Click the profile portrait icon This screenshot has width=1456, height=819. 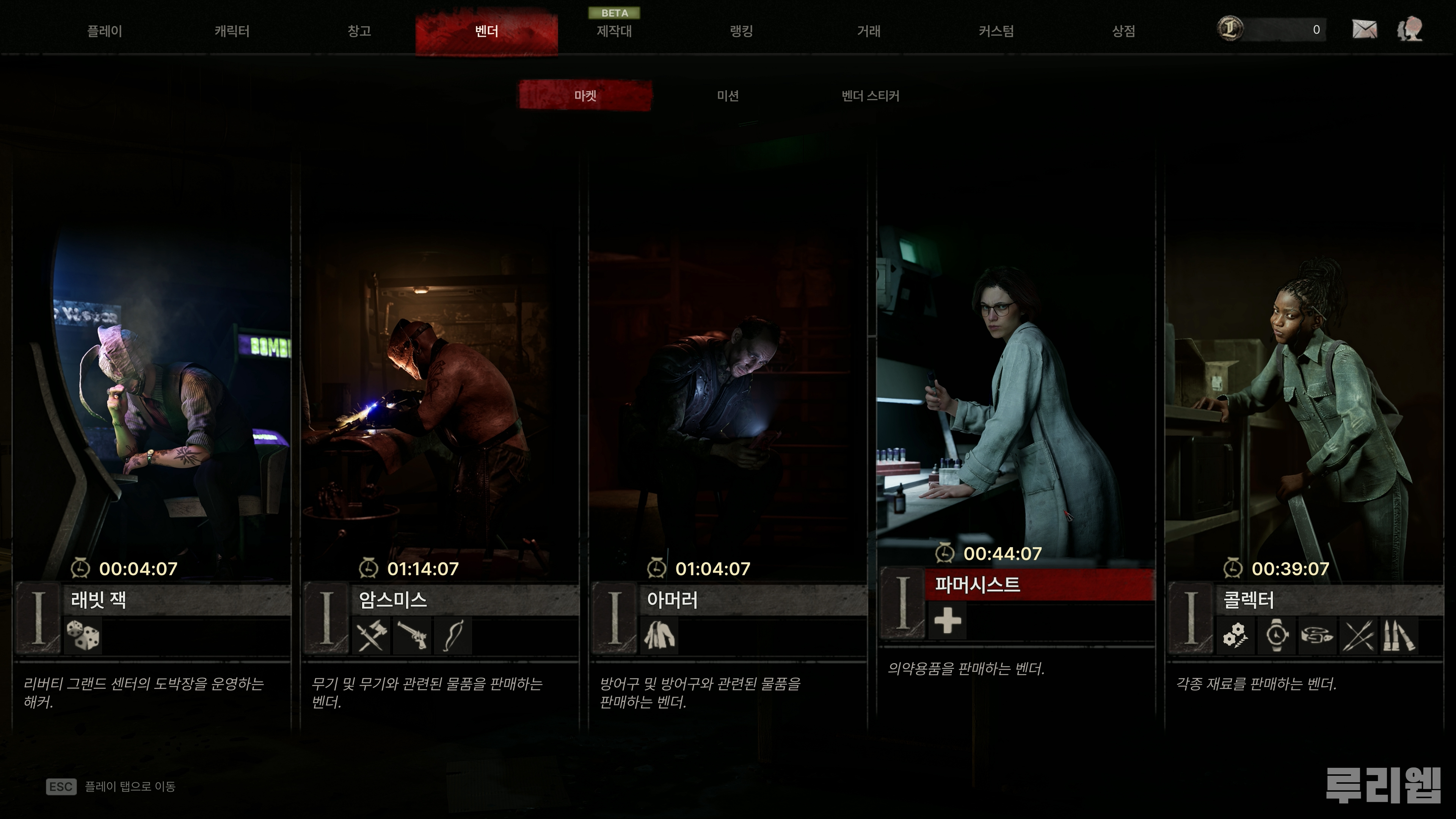tap(1410, 30)
